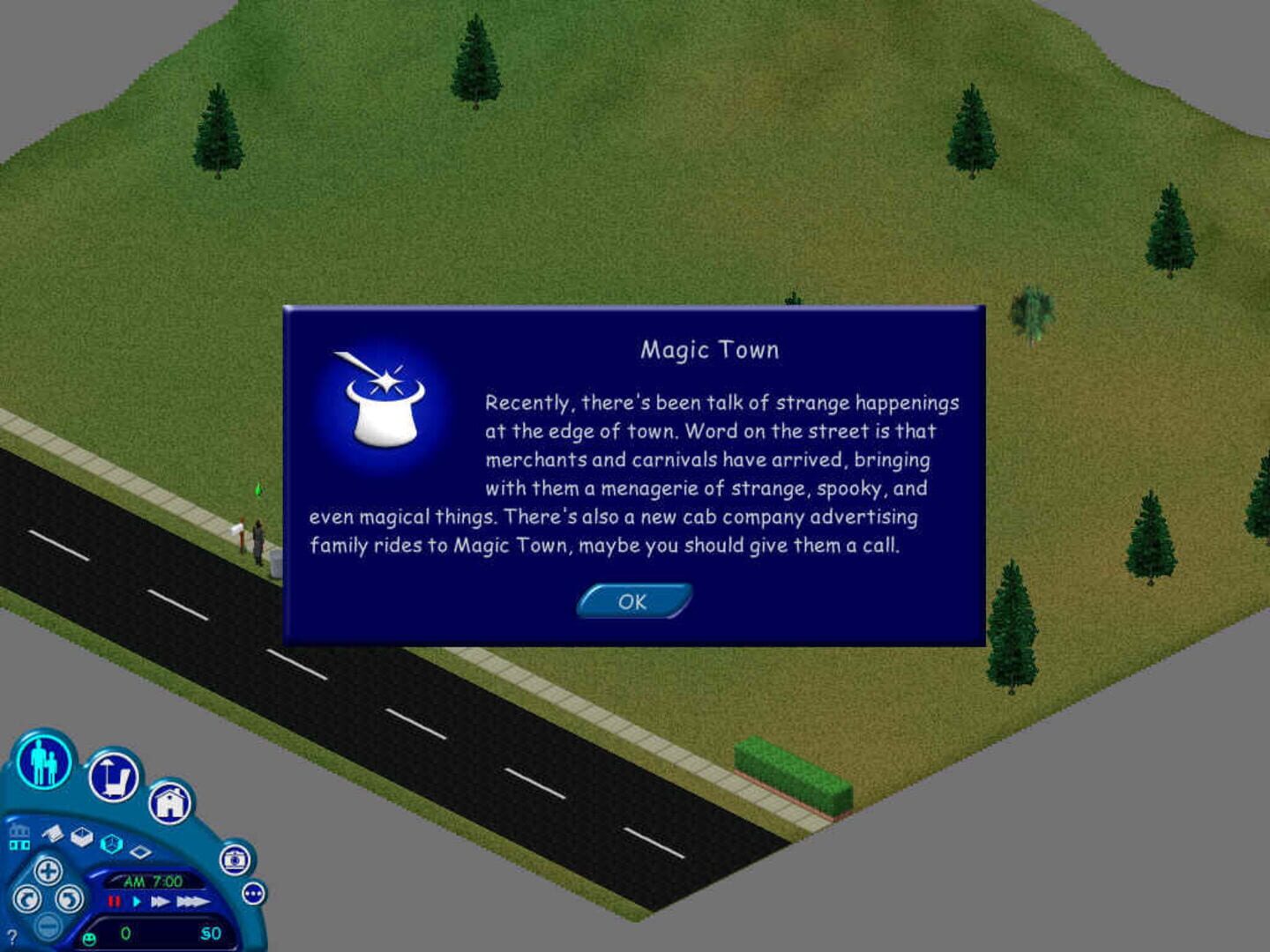Click the green mood smiley indicator
Image resolution: width=1270 pixels, height=952 pixels.
(x=89, y=939)
